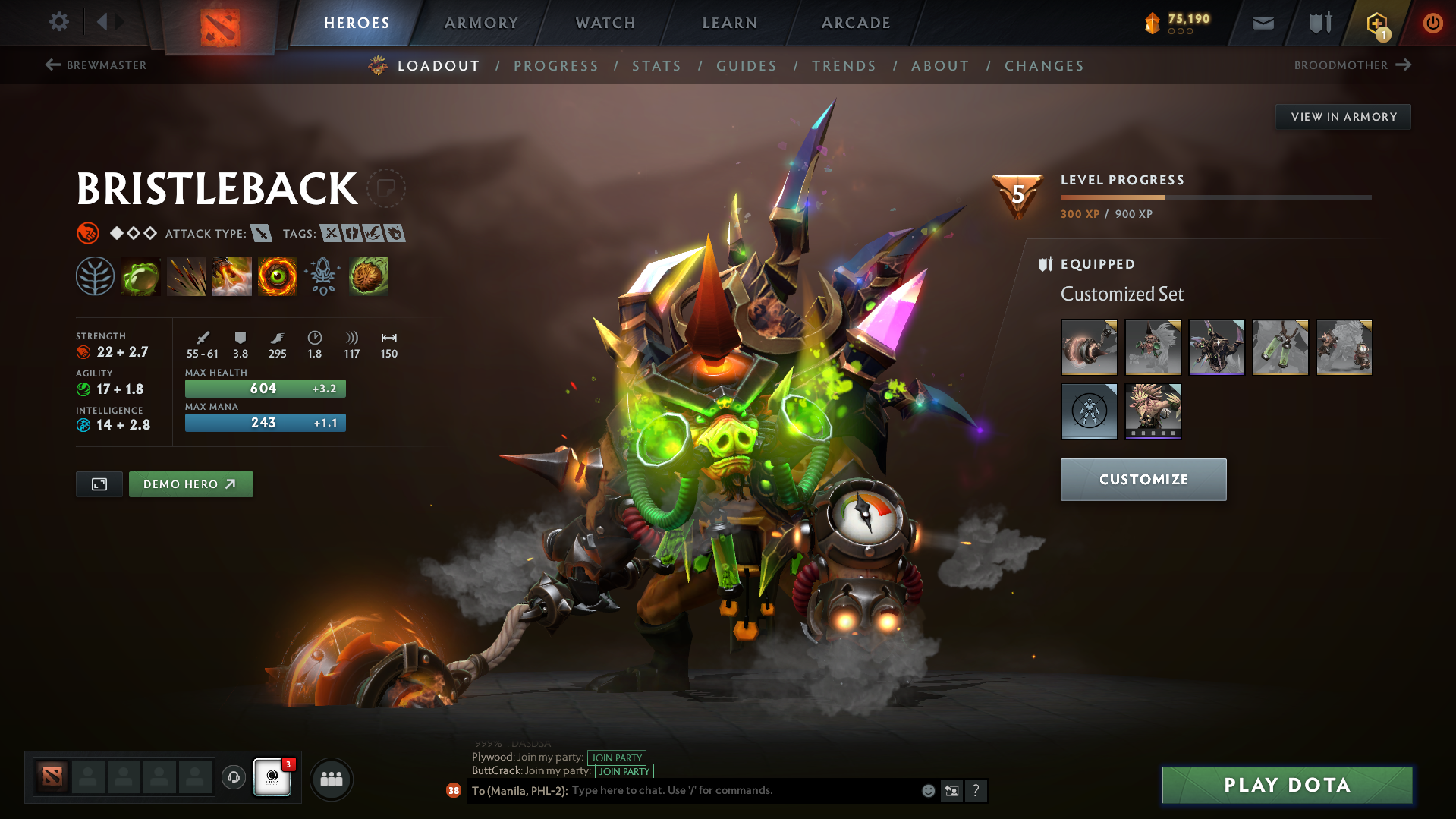Click Plywood's JOIN PARTY link
Image resolution: width=1456 pixels, height=819 pixels.
coord(616,758)
